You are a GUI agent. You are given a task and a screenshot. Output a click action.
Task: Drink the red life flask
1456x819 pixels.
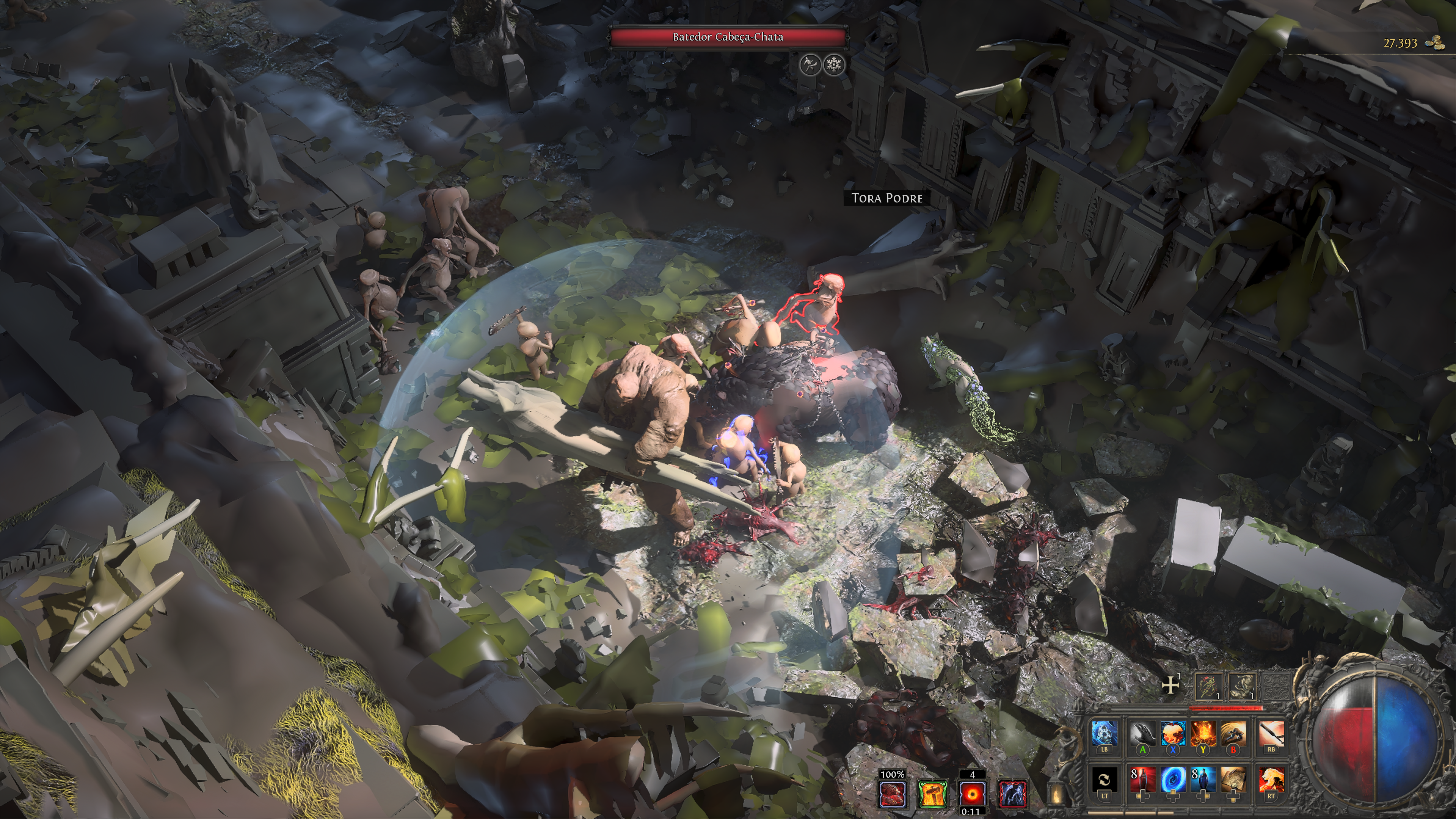[1142, 780]
